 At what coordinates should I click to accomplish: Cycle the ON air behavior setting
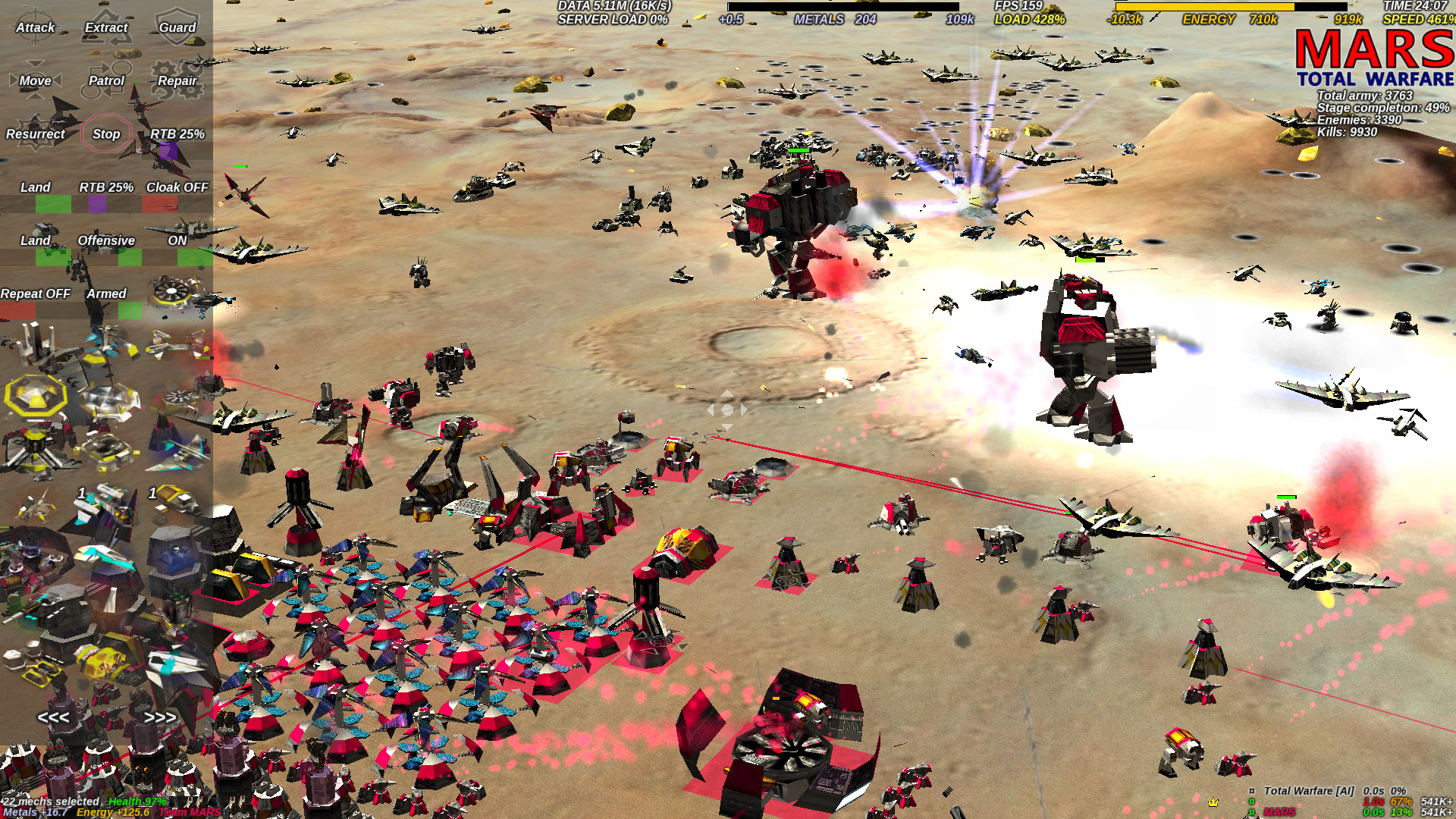pyautogui.click(x=176, y=240)
